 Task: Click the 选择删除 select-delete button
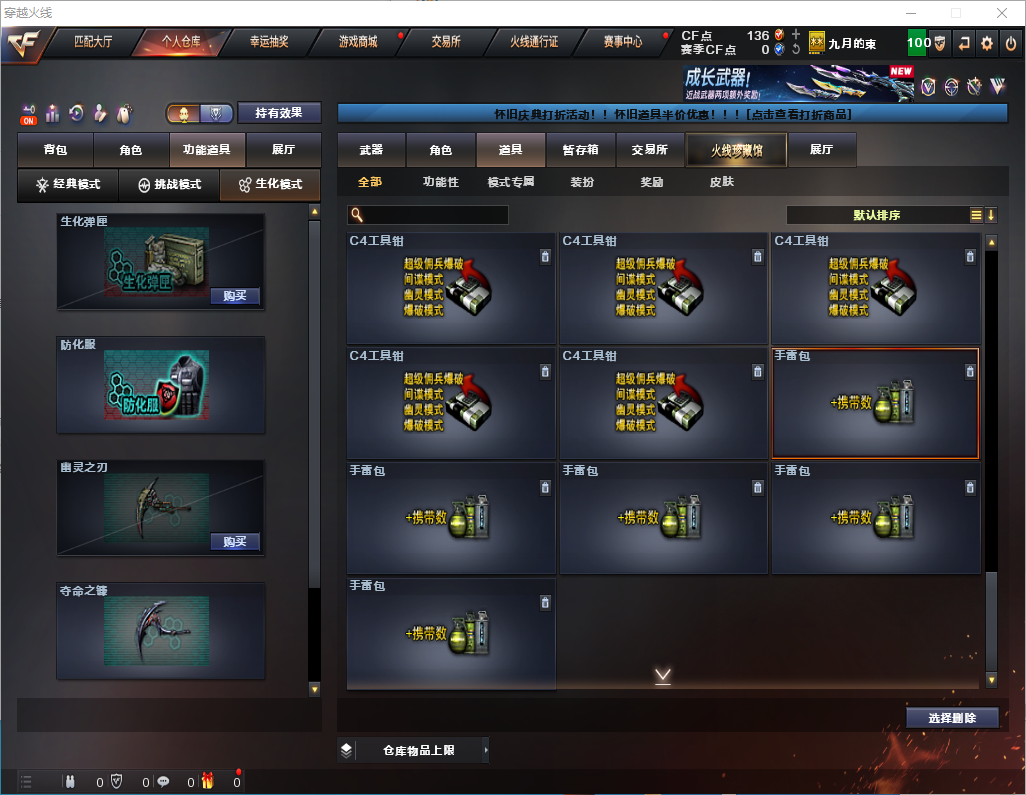(951, 718)
